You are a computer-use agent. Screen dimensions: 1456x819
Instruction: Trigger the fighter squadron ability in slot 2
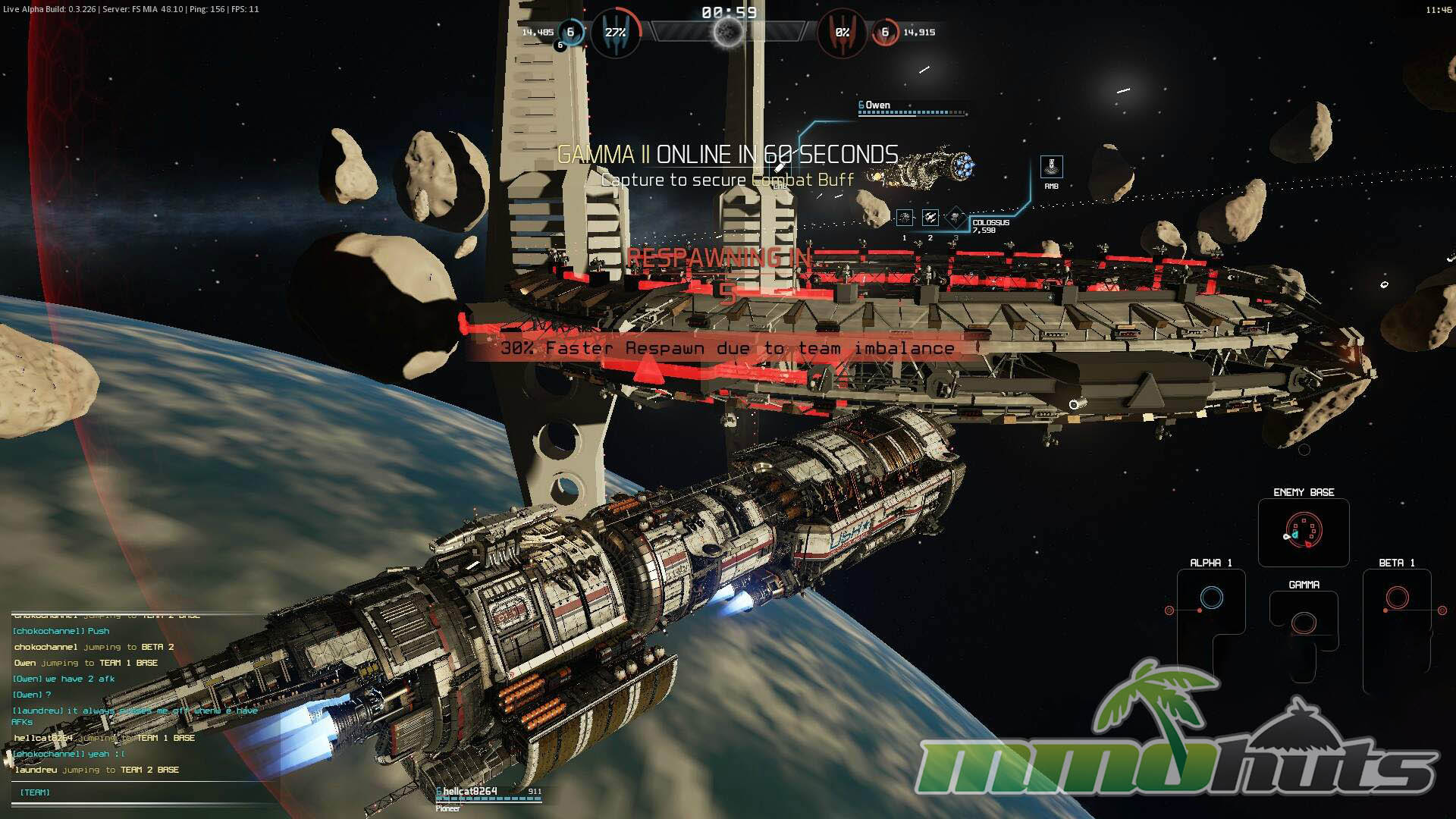click(930, 218)
